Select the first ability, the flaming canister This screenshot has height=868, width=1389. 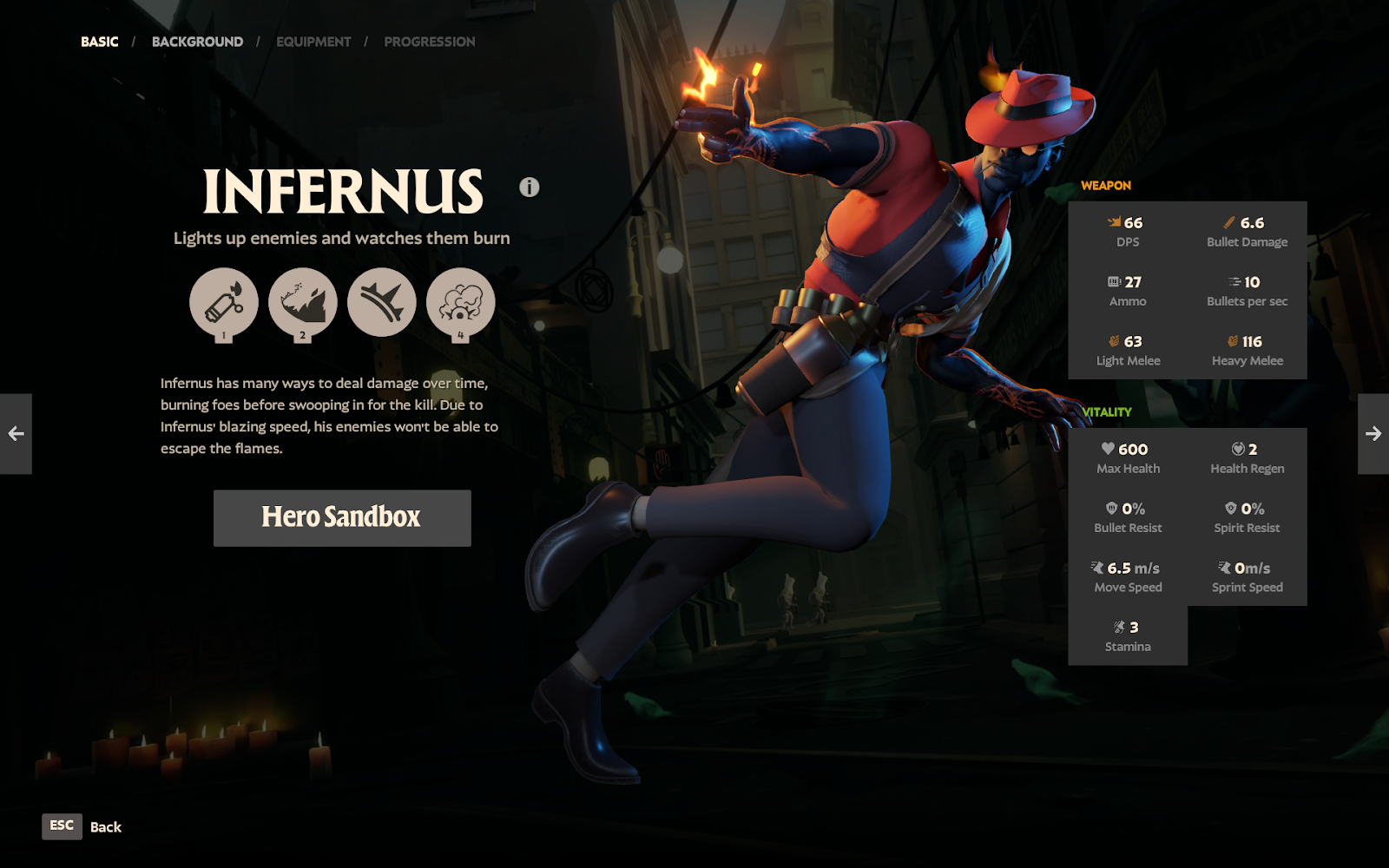[x=224, y=303]
